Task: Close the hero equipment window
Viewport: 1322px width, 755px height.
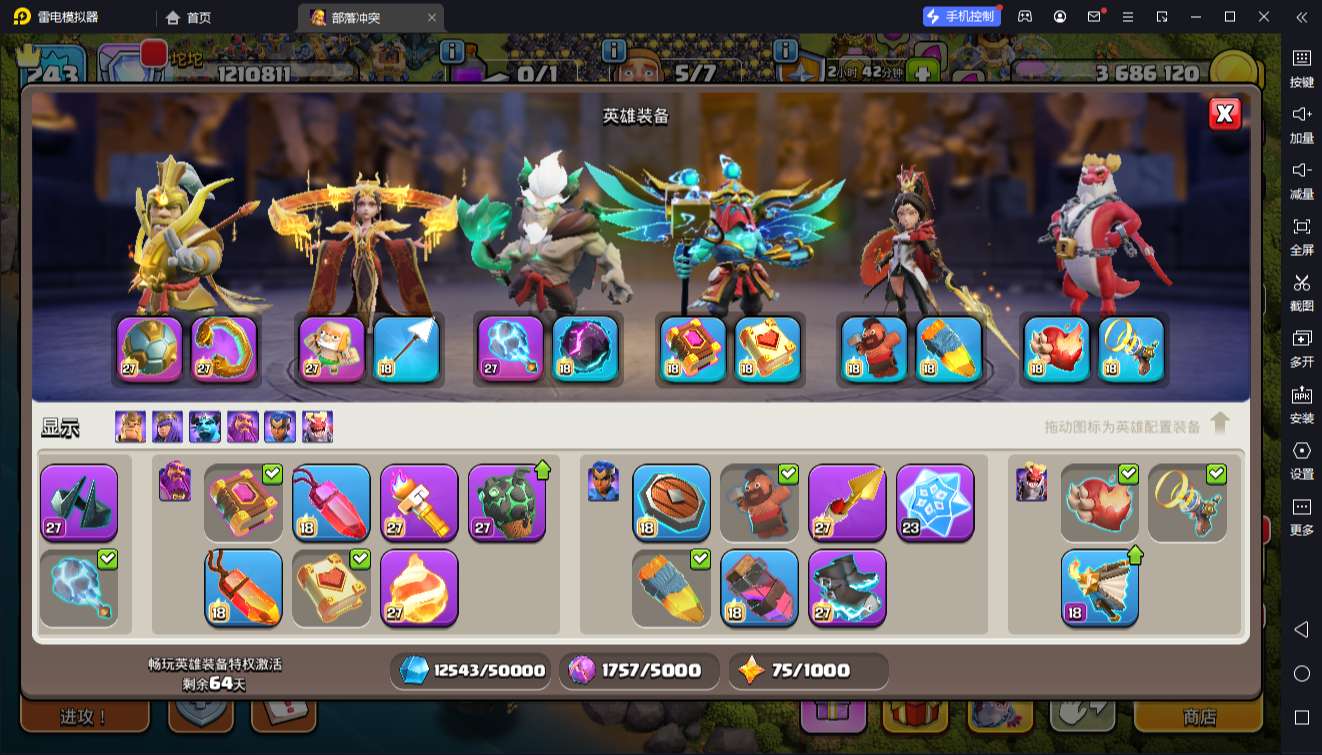Action: [x=1224, y=114]
